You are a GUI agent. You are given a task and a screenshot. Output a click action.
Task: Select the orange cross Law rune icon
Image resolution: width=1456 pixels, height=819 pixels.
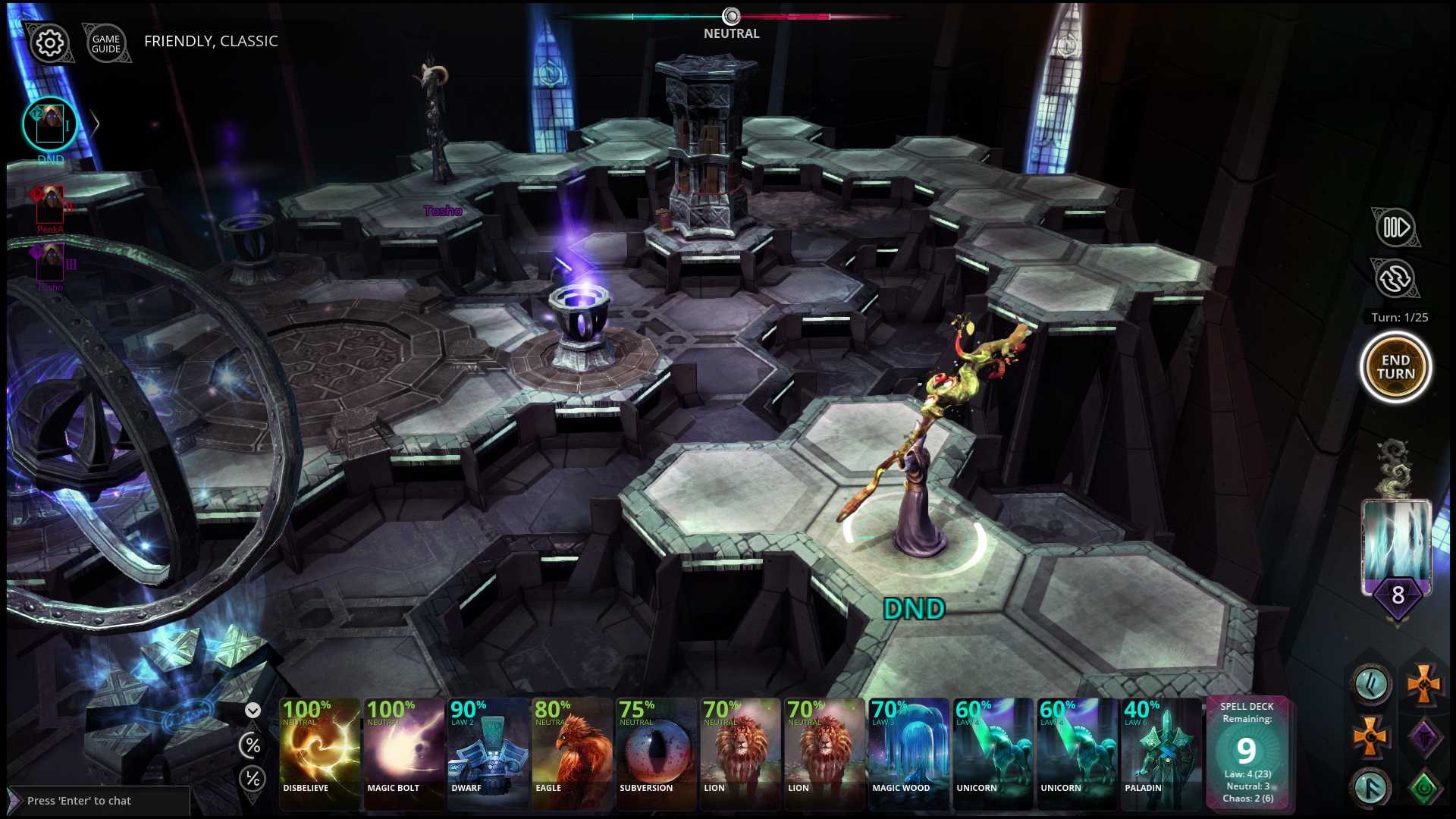point(1423,686)
